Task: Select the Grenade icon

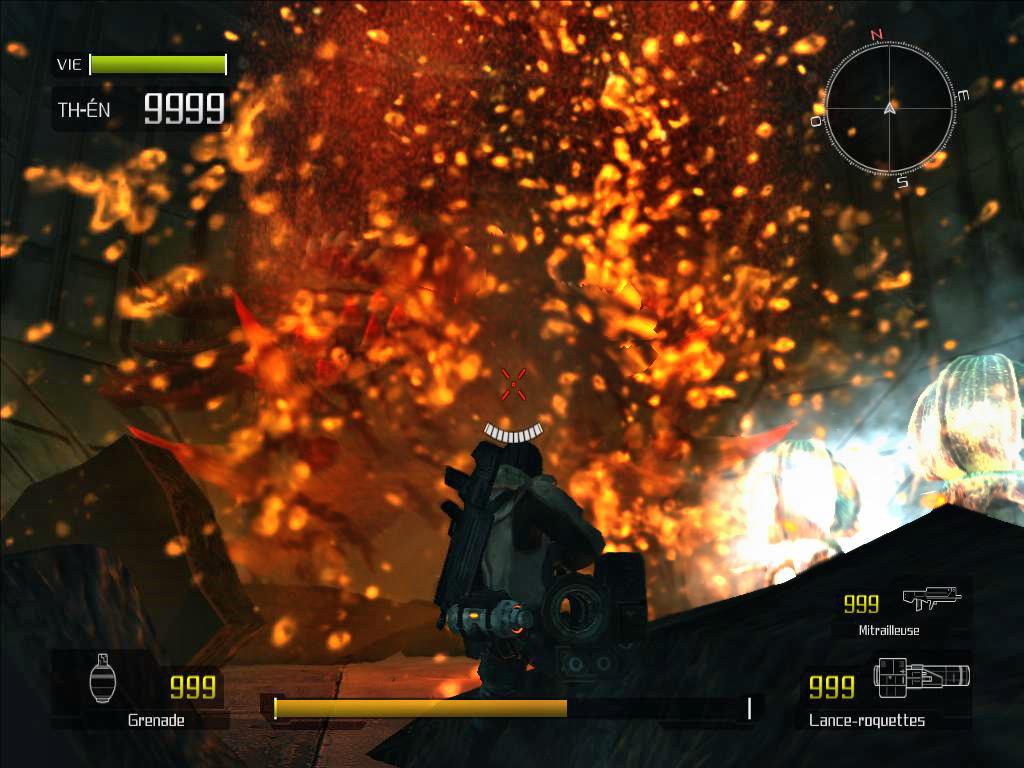Action: [x=102, y=680]
